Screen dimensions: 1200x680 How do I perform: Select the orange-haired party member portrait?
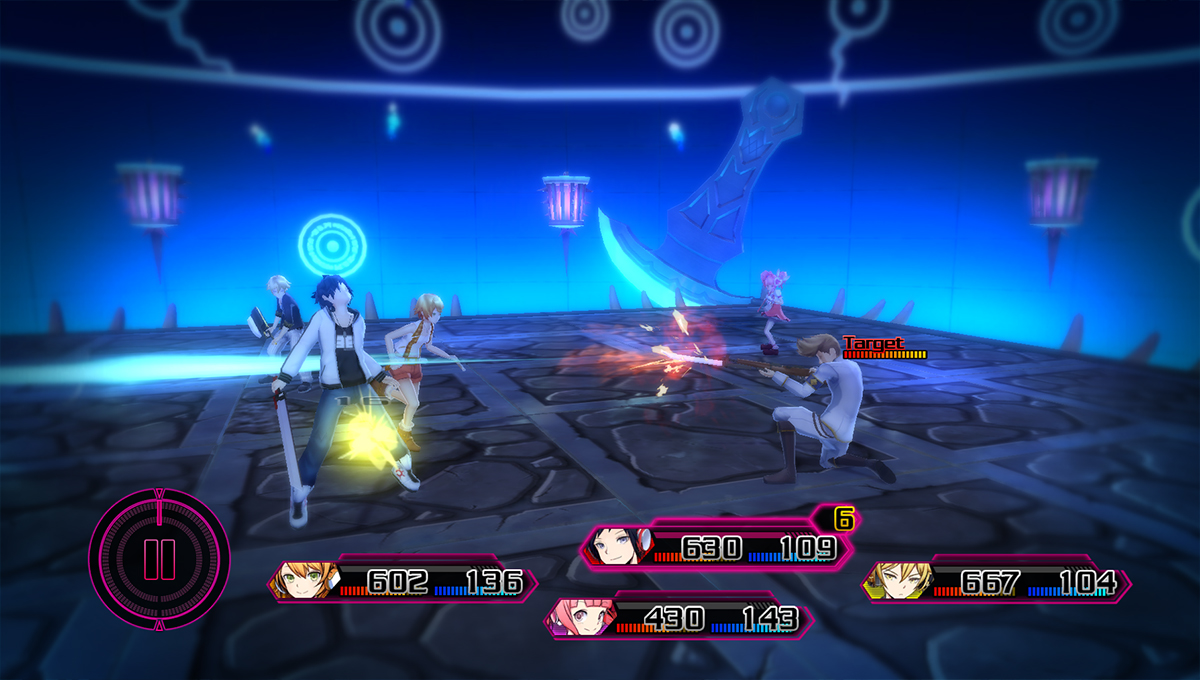click(x=303, y=581)
